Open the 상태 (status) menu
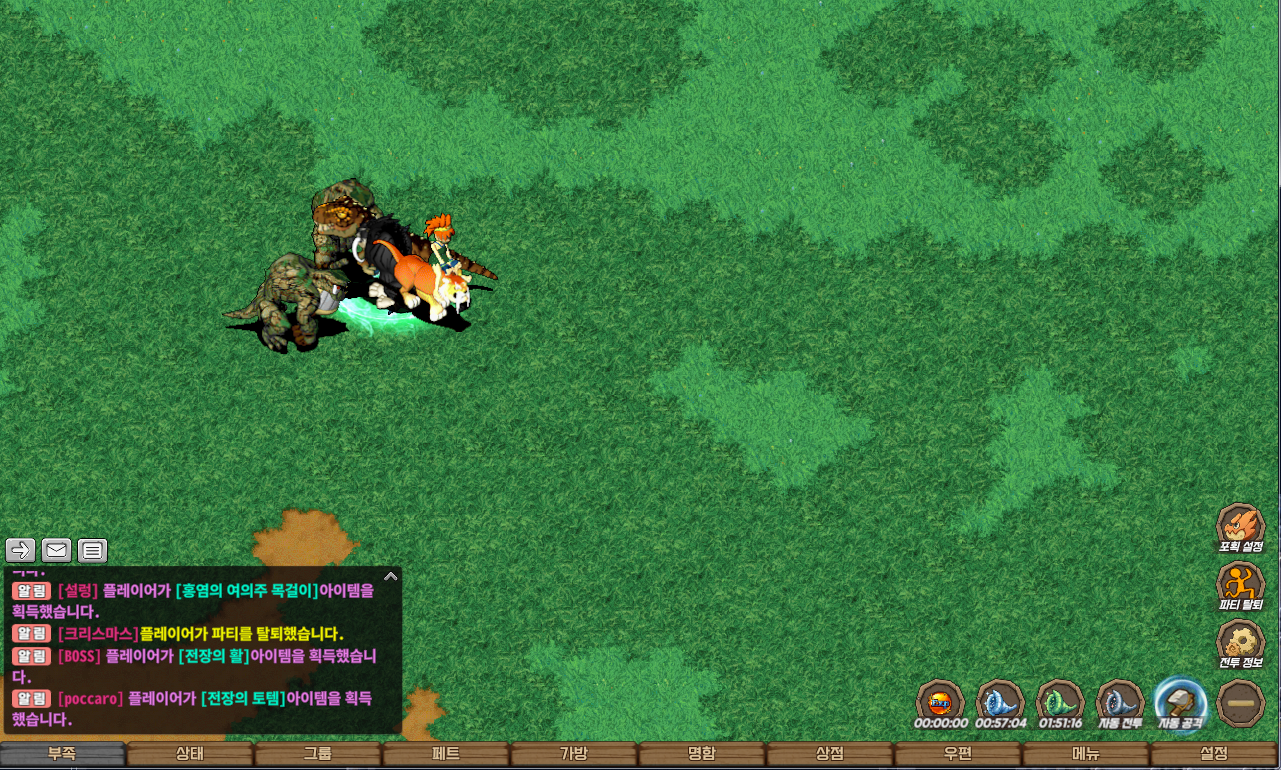The image size is (1281, 770). tap(190, 754)
